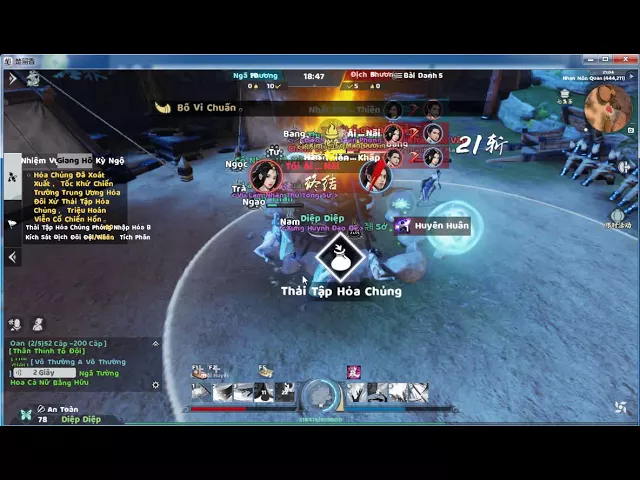This screenshot has width=640, height=480.
Task: Activate the central circular skill button
Action: pos(321,395)
